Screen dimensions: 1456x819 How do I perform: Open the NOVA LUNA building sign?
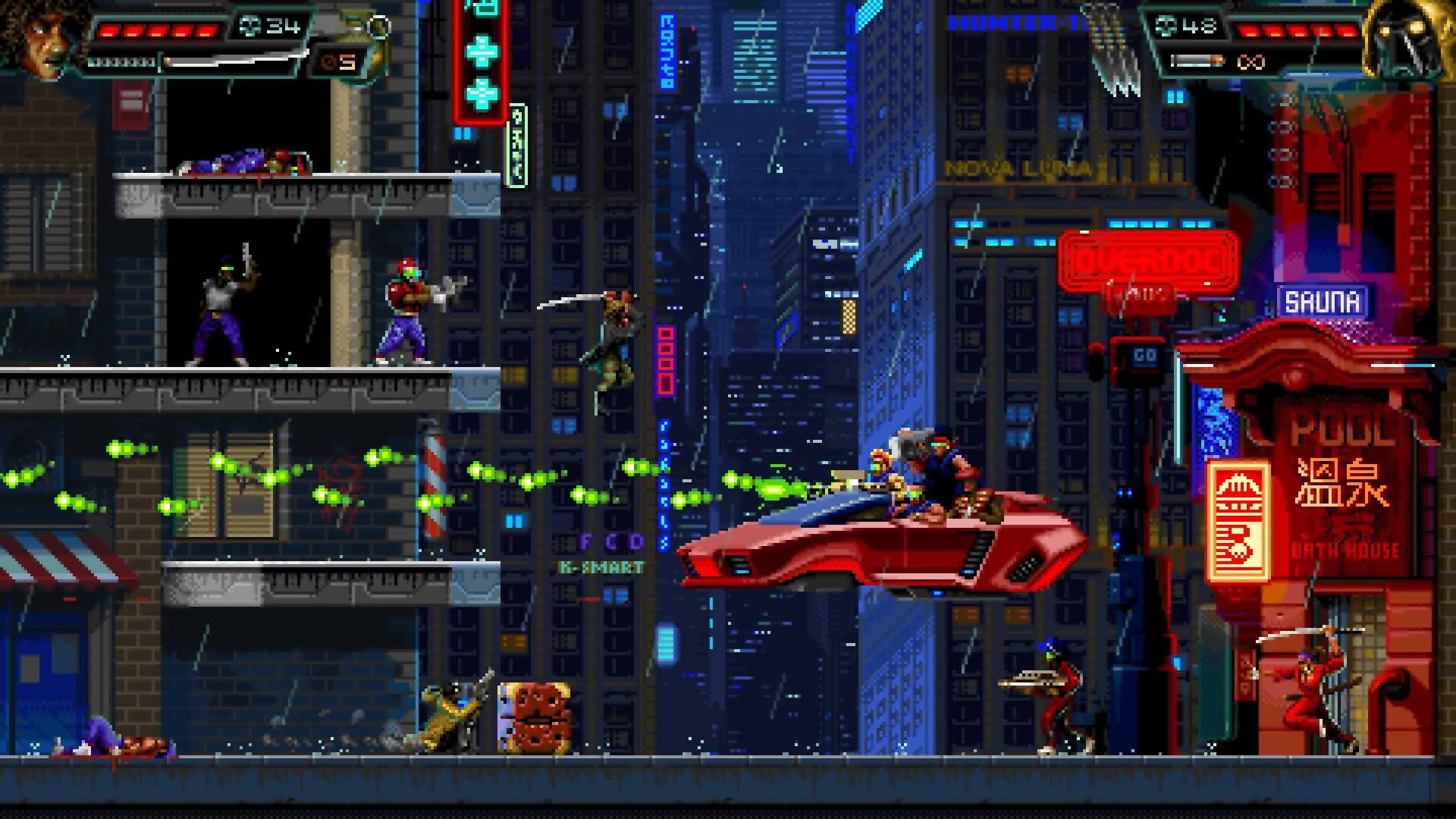[1016, 168]
